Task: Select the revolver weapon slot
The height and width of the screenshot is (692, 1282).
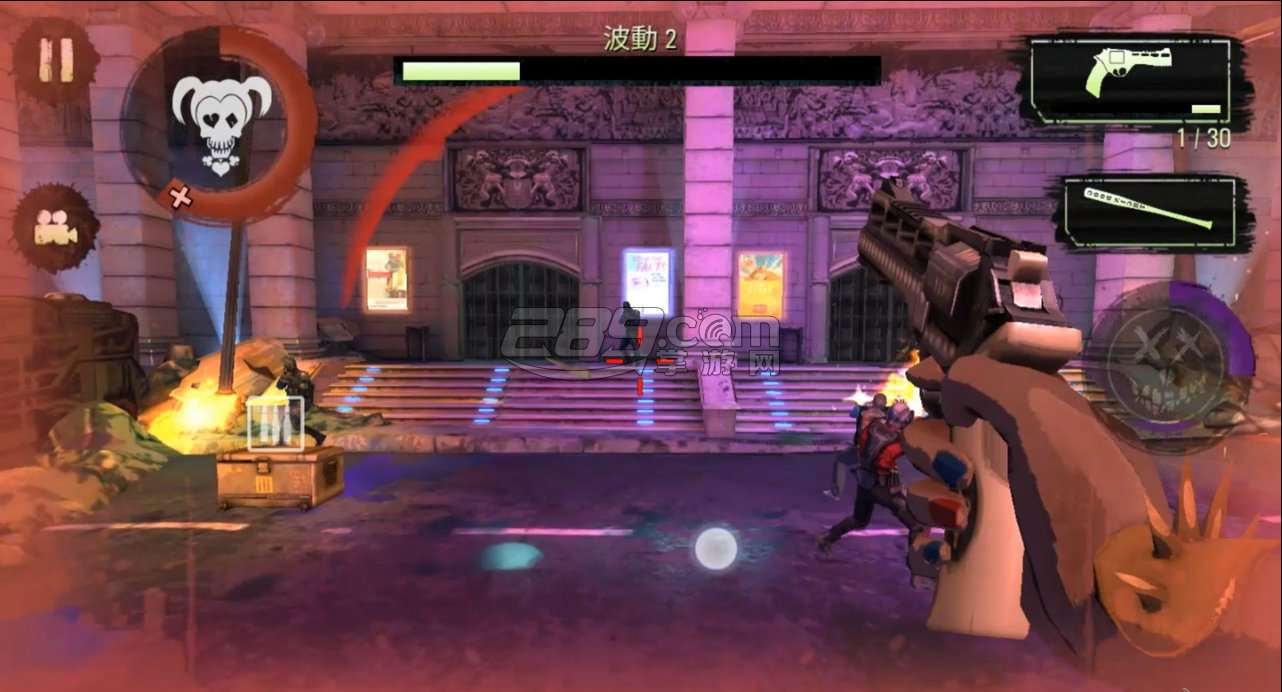Action: coord(1136,81)
